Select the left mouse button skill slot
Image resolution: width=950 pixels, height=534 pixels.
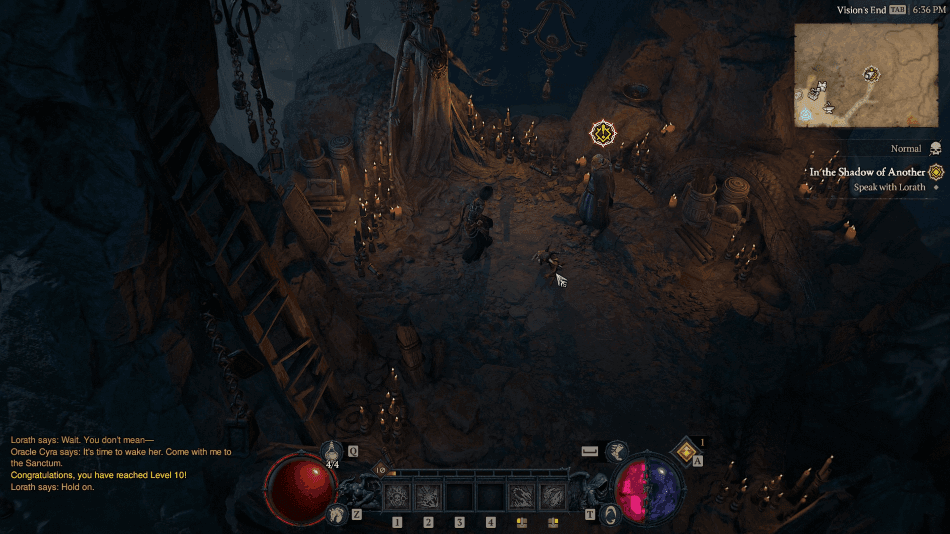coord(521,495)
